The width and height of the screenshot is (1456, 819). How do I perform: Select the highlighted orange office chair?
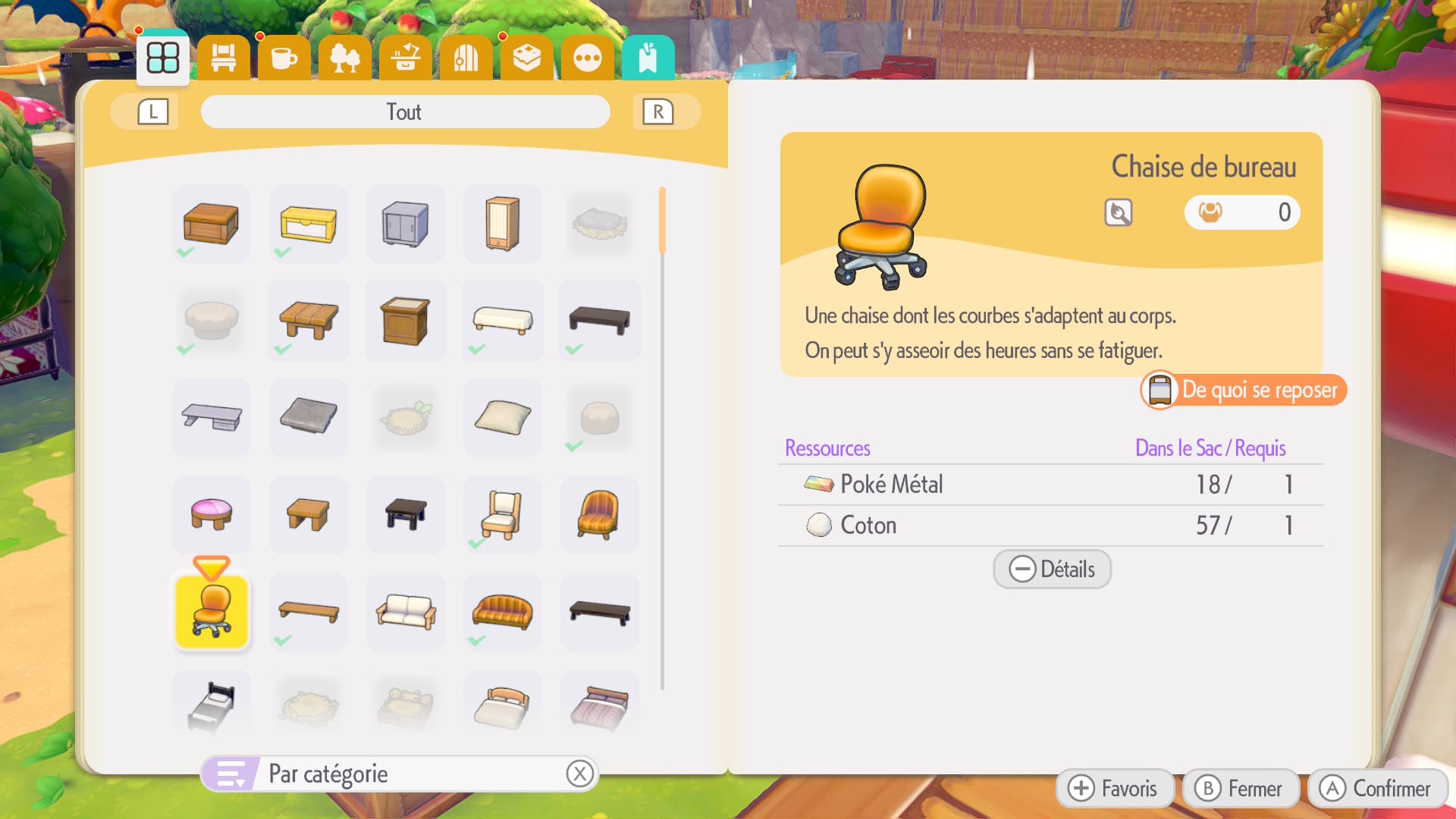(x=212, y=612)
